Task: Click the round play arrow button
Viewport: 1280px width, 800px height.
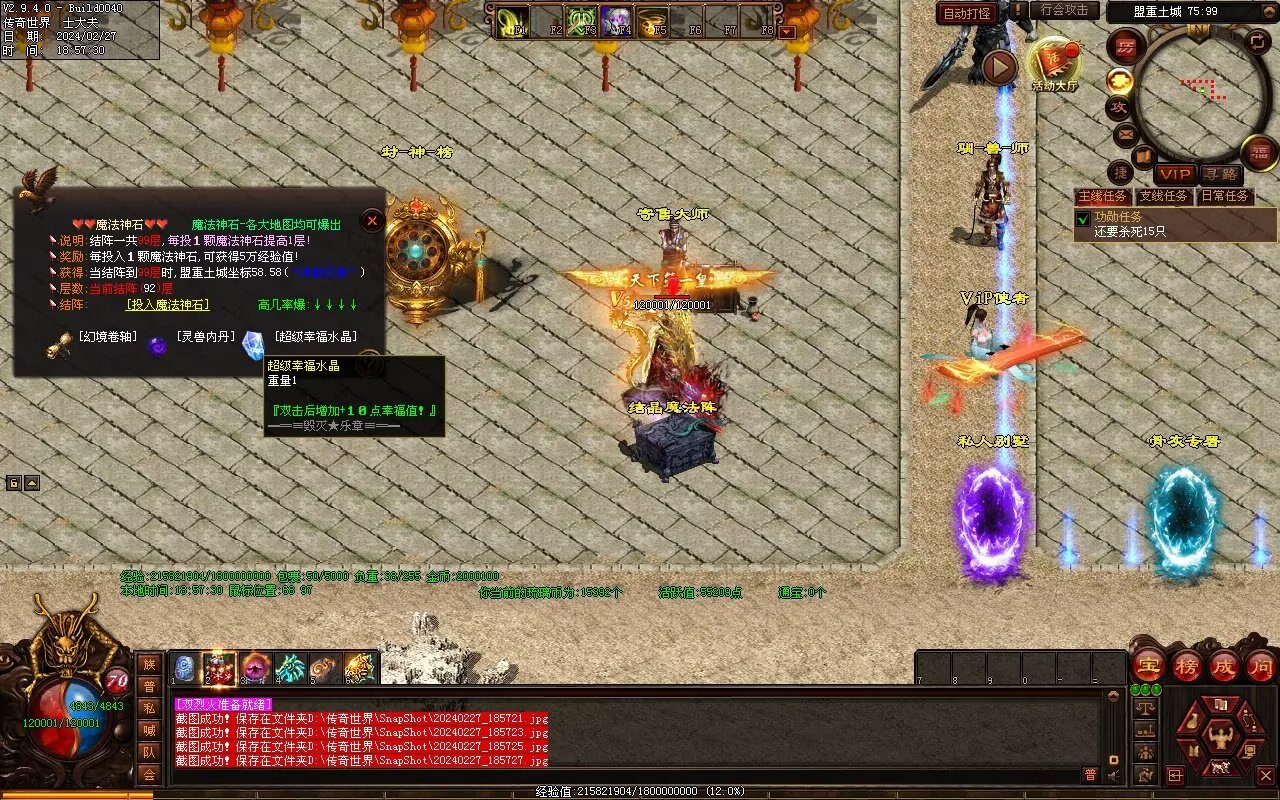Action: click(x=999, y=67)
